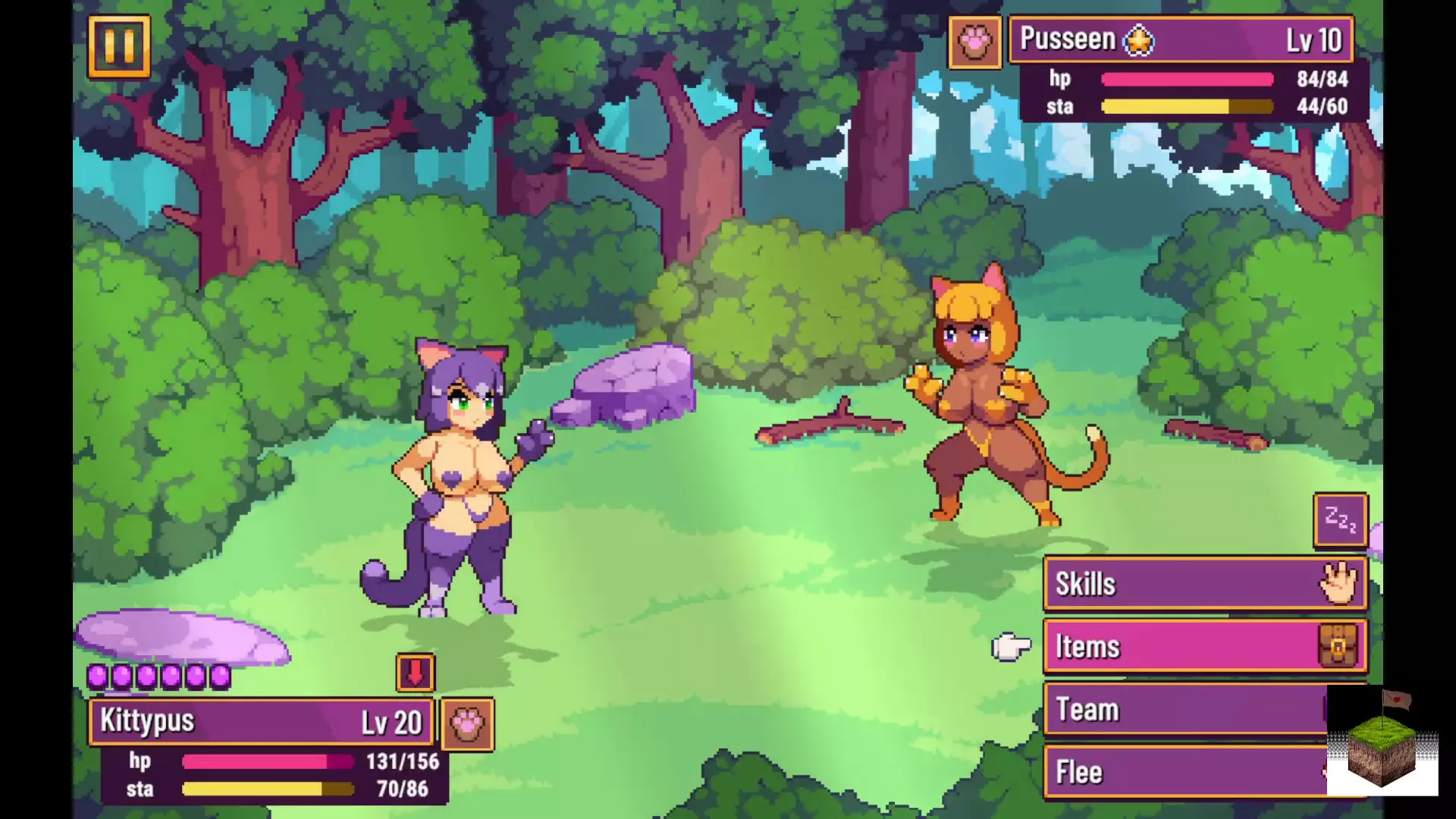Select Flee to escape the battle
The width and height of the screenshot is (1456, 819).
(x=1183, y=772)
